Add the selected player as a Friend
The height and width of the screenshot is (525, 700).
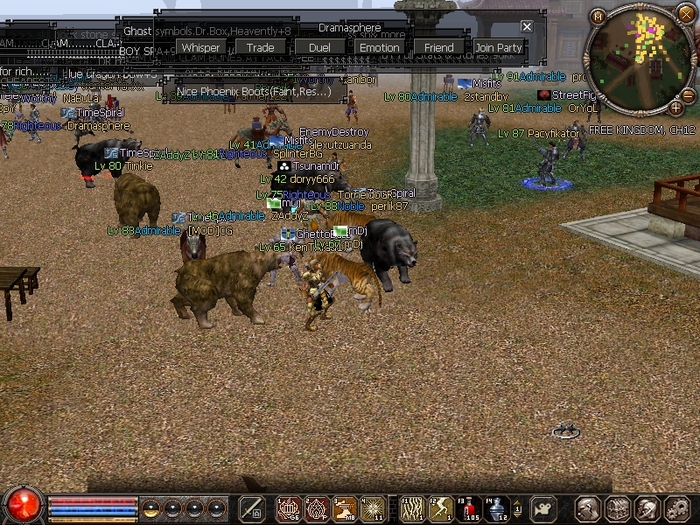pyautogui.click(x=438, y=47)
